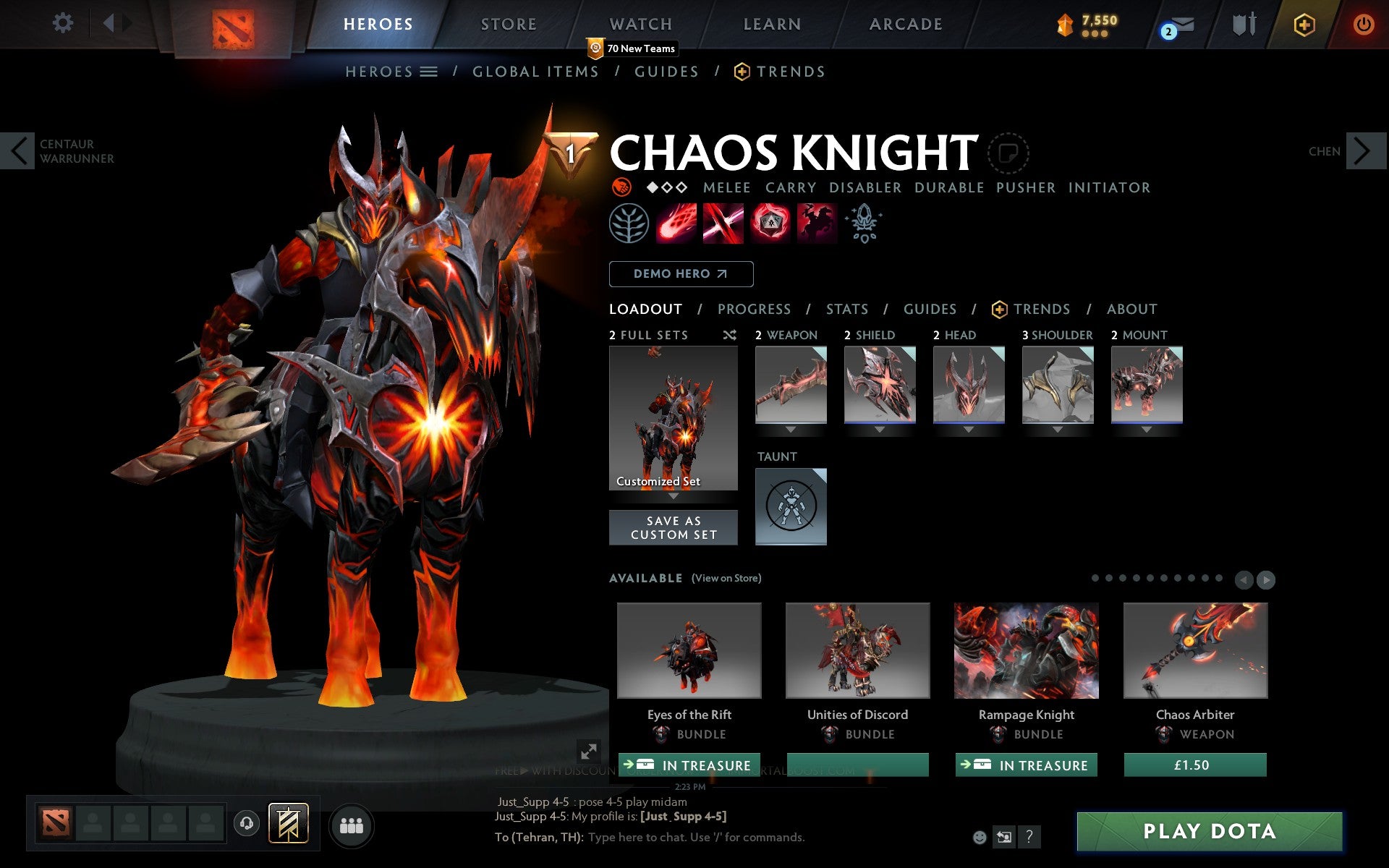This screenshot has width=1389, height=868.
Task: Open the Talent Tree icon for Chaos Knight
Action: (628, 224)
